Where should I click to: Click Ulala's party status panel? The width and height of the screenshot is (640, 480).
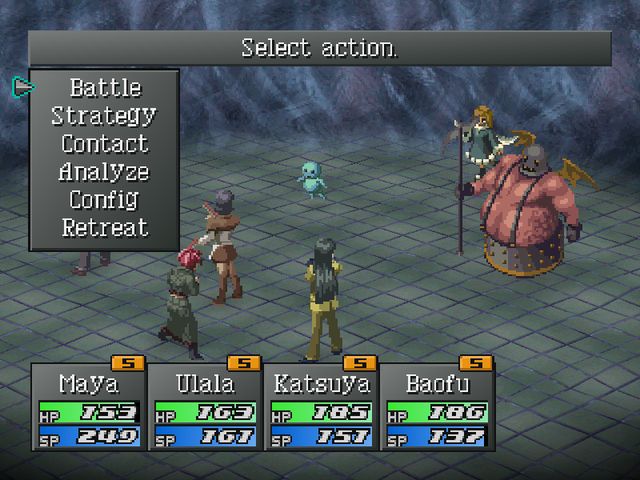tap(204, 410)
